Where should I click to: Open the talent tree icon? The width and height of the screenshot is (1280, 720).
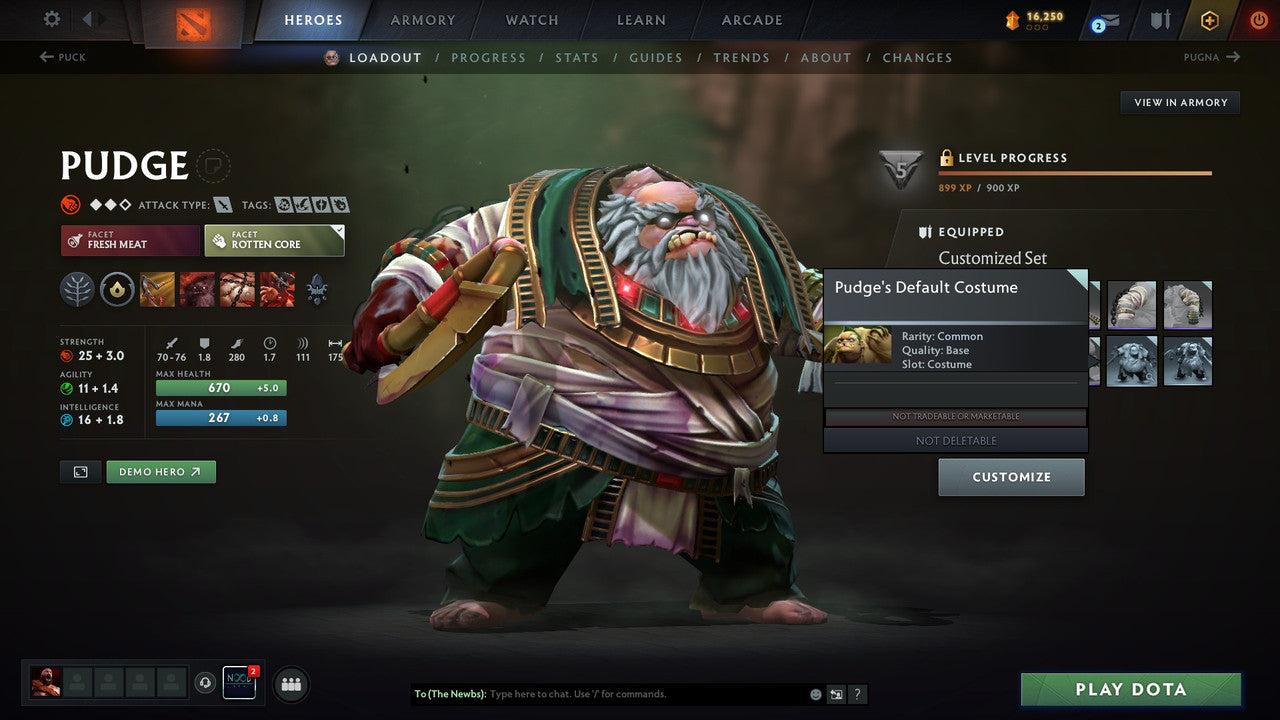[x=76, y=288]
